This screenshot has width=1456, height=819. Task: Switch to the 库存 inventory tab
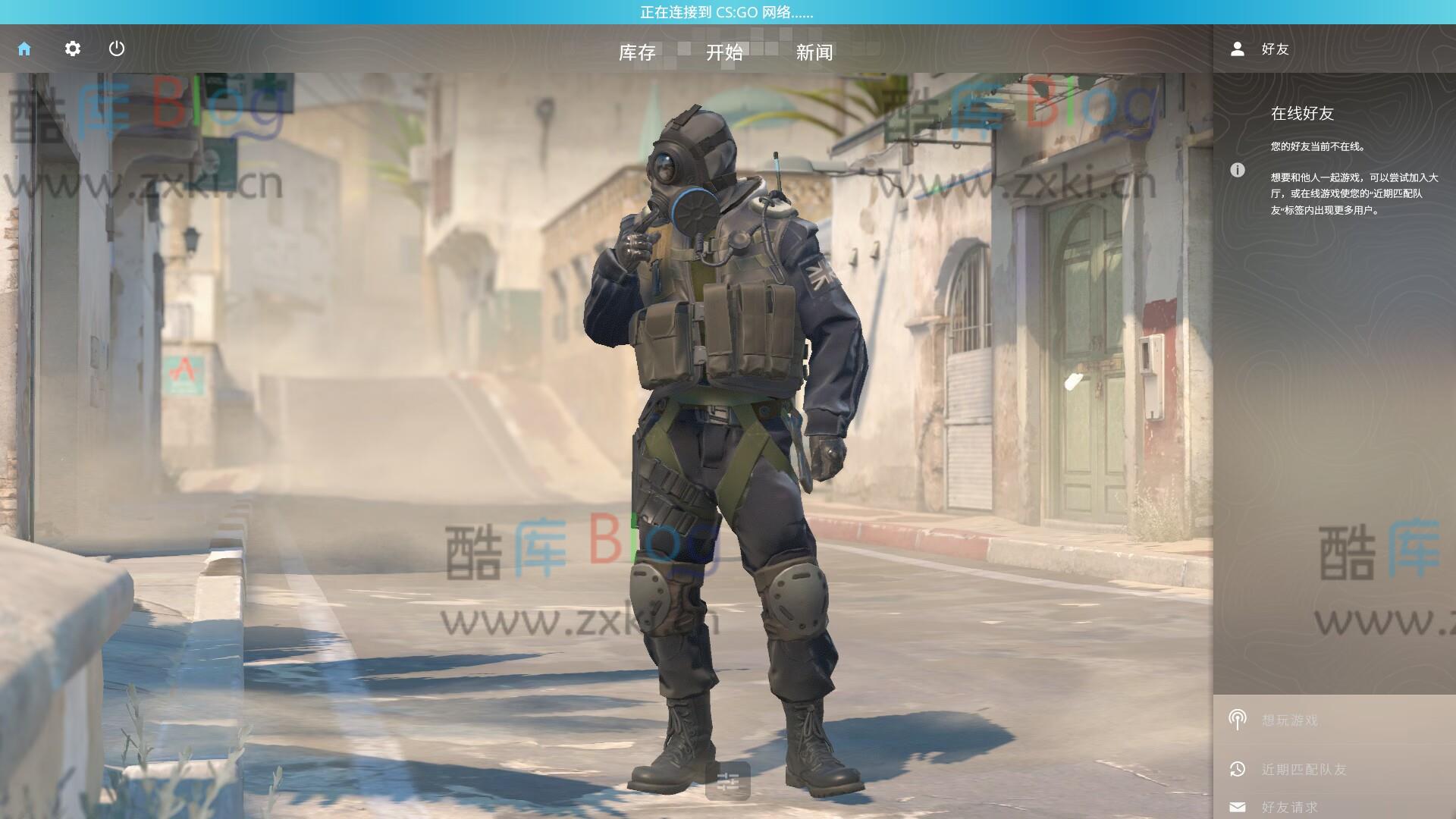click(639, 52)
